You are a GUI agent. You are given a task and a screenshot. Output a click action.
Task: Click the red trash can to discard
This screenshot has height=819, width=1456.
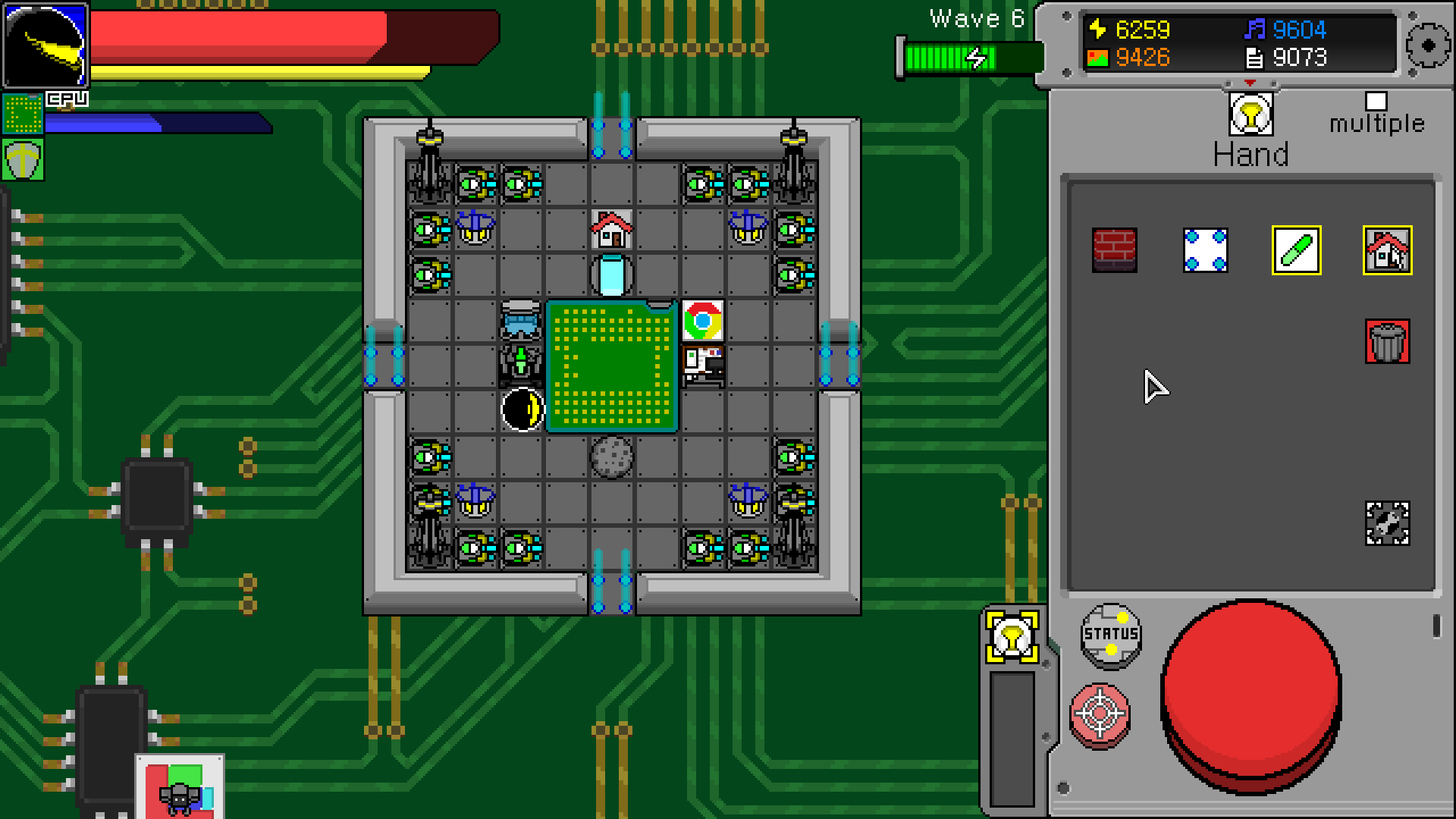click(1388, 340)
